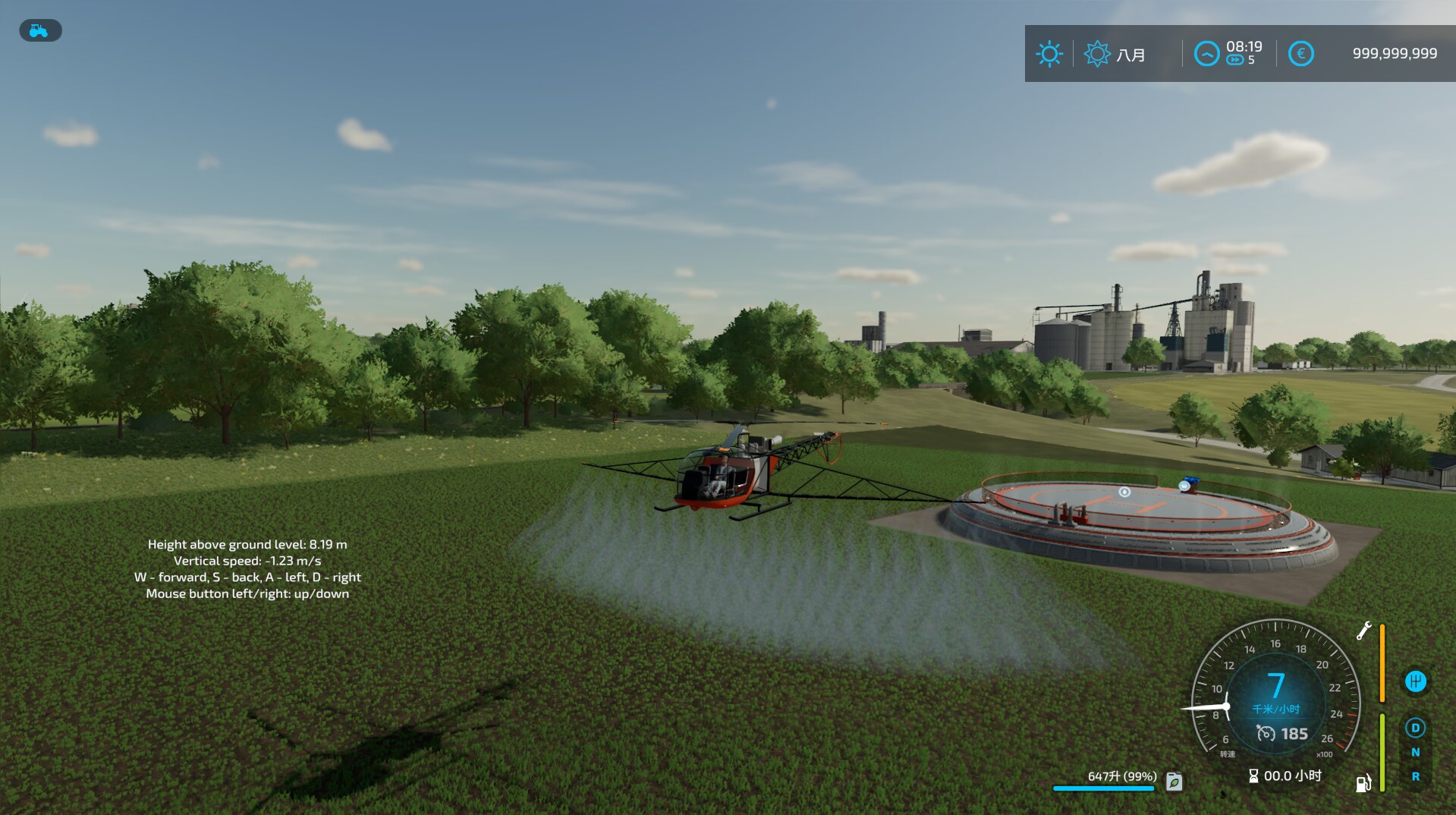The height and width of the screenshot is (815, 1456).
Task: Select the tractor icon in the top-left corner
Action: click(x=39, y=30)
